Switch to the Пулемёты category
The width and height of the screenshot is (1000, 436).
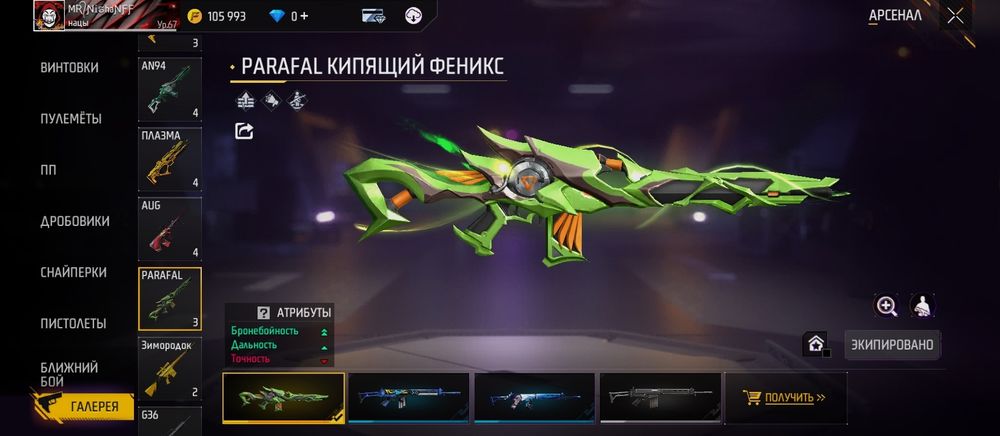(x=70, y=118)
